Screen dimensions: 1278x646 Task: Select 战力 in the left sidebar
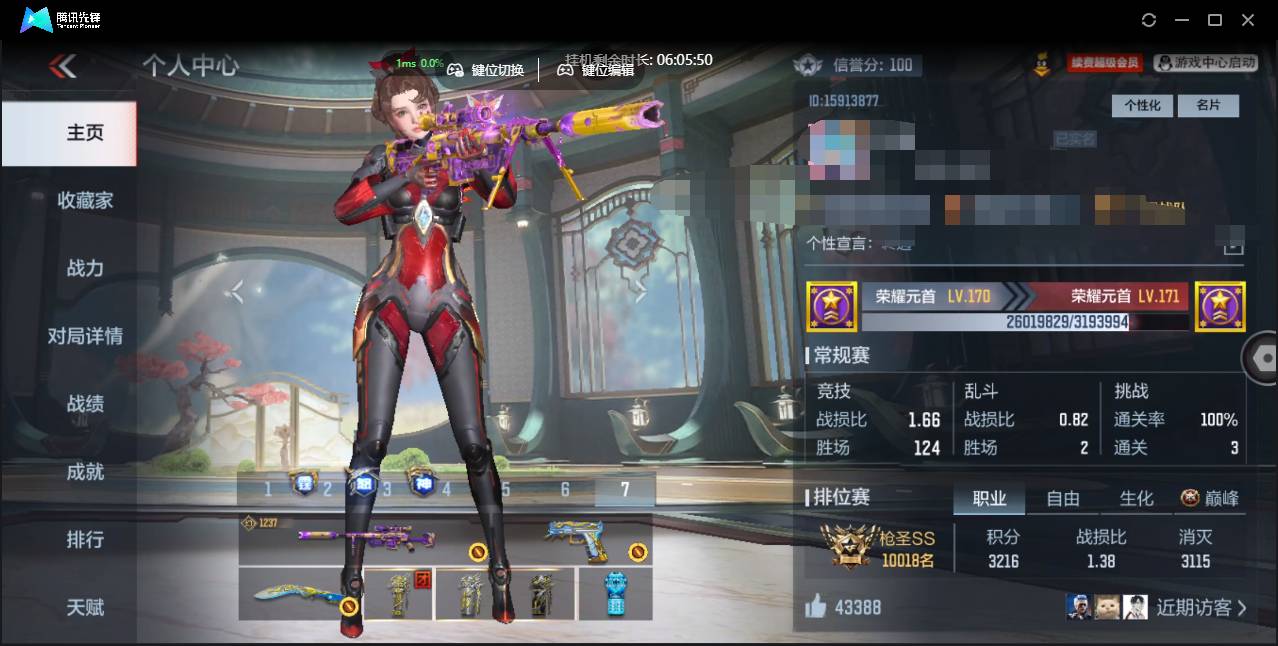[85, 268]
